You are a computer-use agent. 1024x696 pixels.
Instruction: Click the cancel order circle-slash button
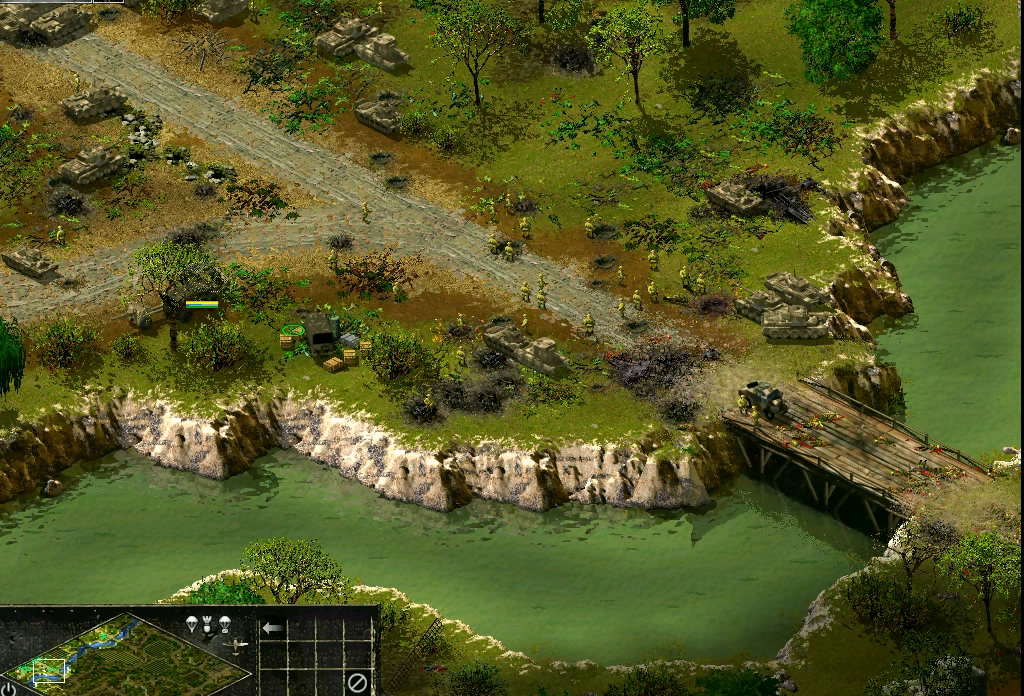[x=357, y=683]
